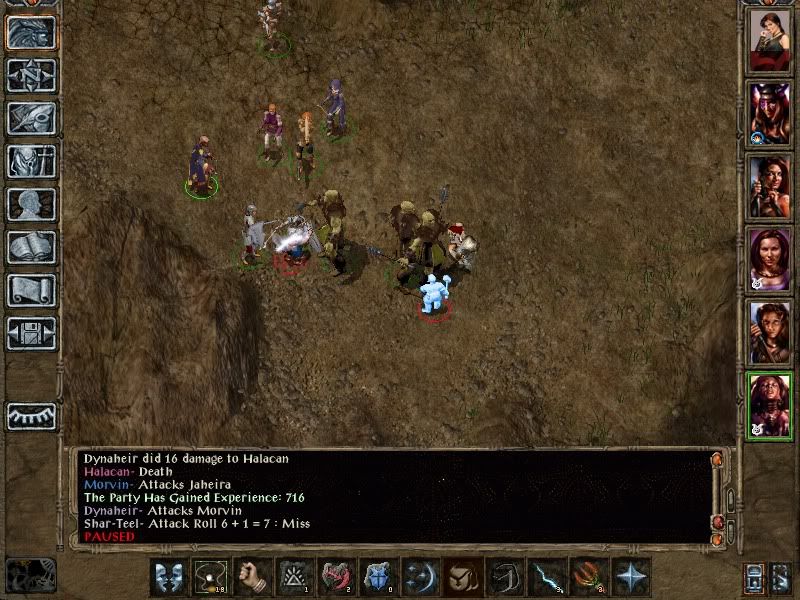800x600 pixels.
Task: Click the blue four-point star ability button
Action: tap(631, 577)
